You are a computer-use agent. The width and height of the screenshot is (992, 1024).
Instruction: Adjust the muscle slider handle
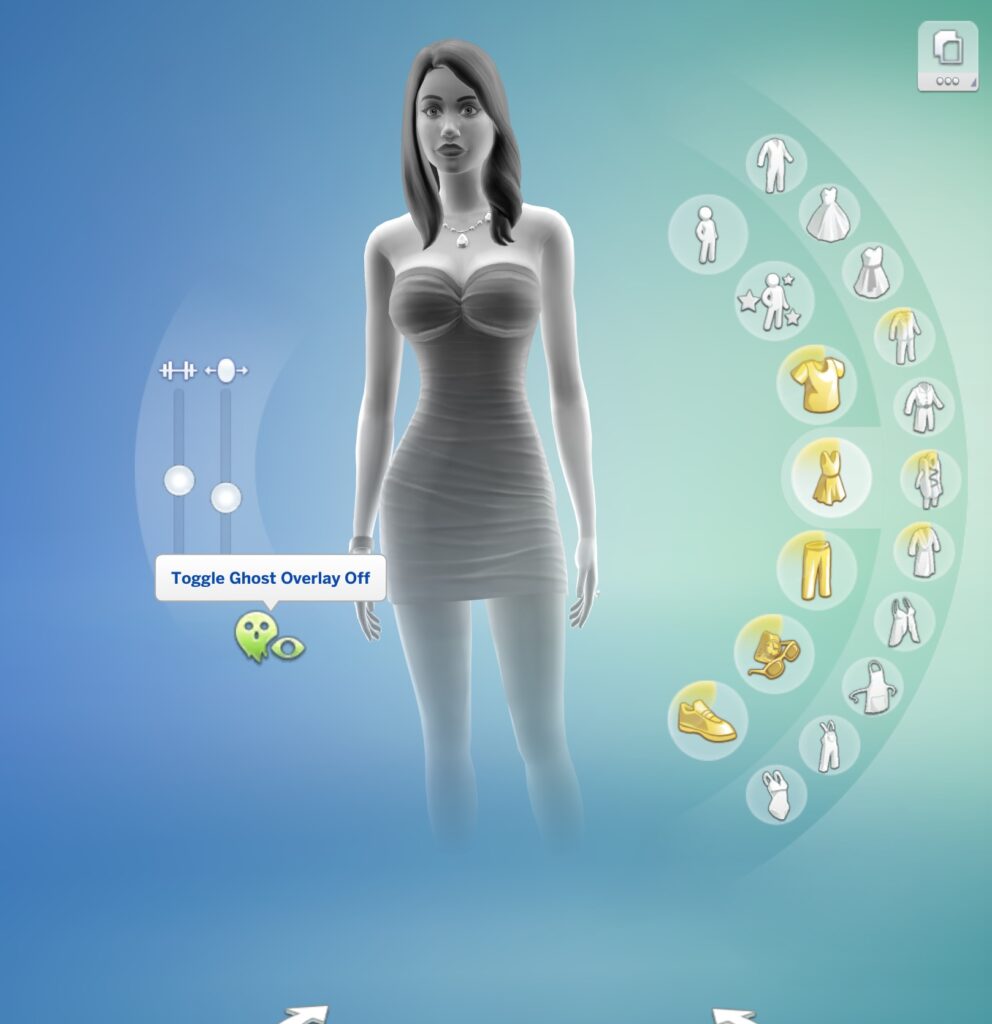179,481
